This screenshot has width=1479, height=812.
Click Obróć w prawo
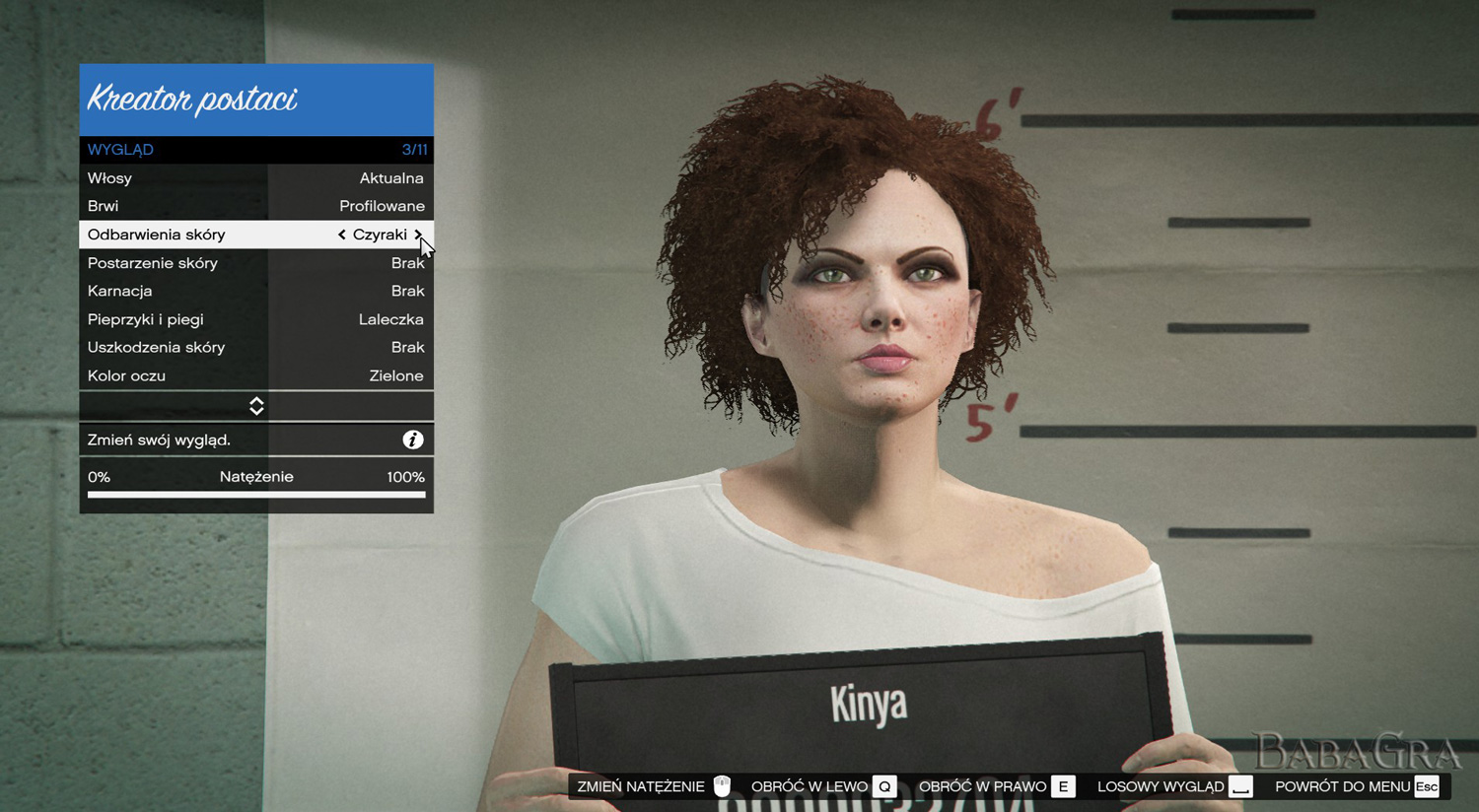point(995,786)
